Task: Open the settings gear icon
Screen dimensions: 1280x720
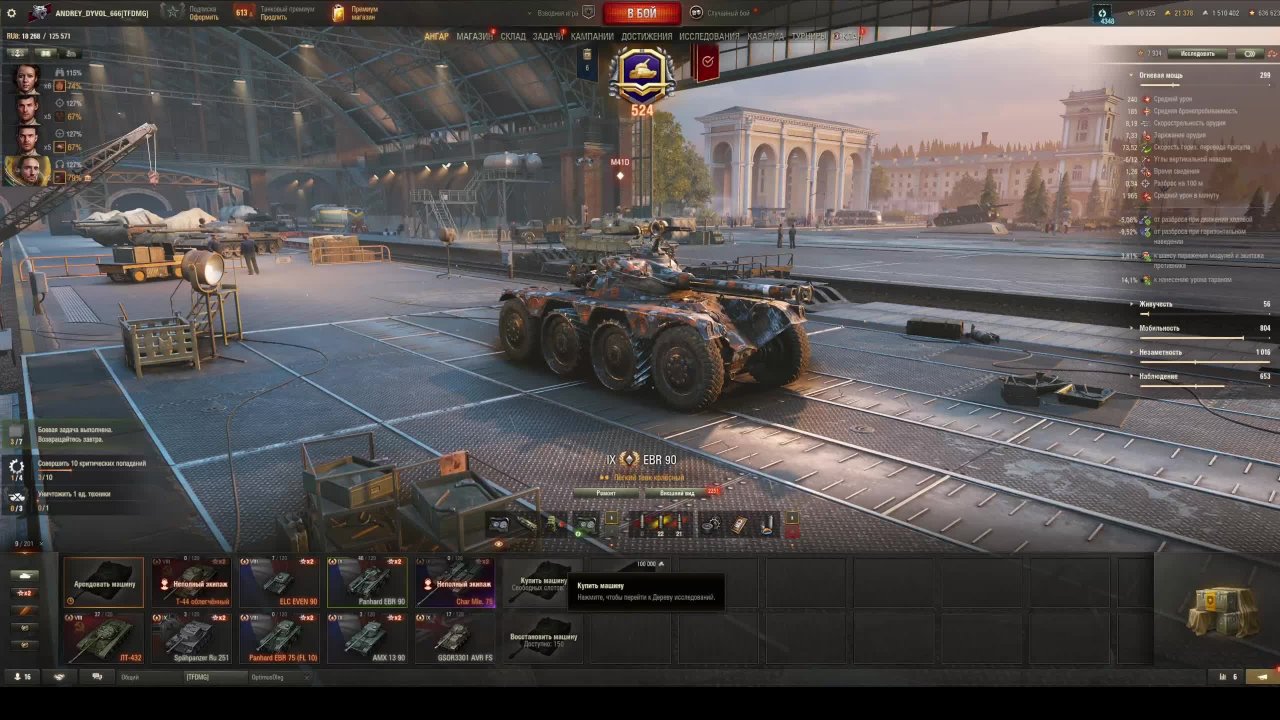Action: tap(12, 13)
